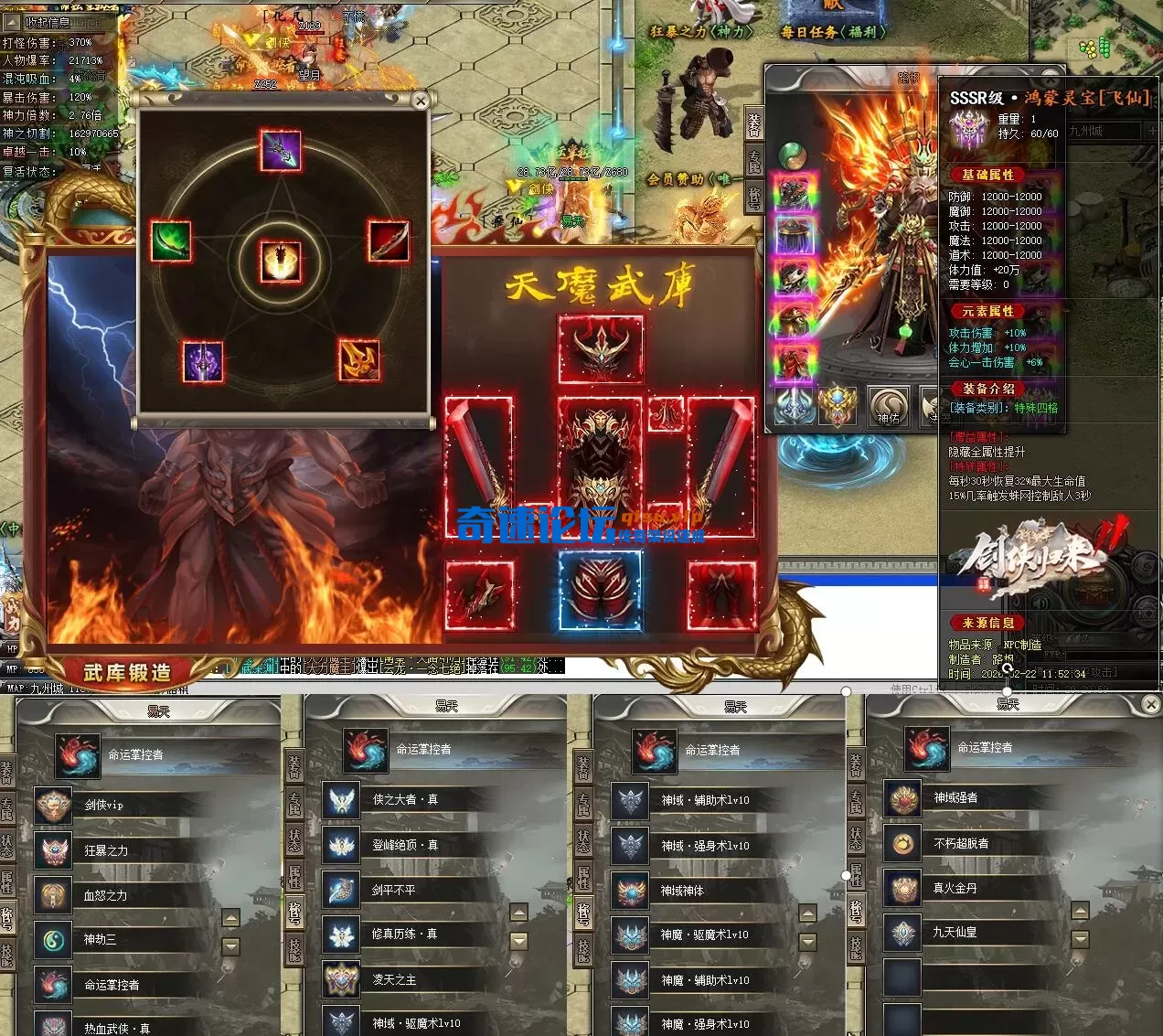Open the 狂暴之力(神力) top menu
The height and width of the screenshot is (1036, 1163).
pos(701,32)
